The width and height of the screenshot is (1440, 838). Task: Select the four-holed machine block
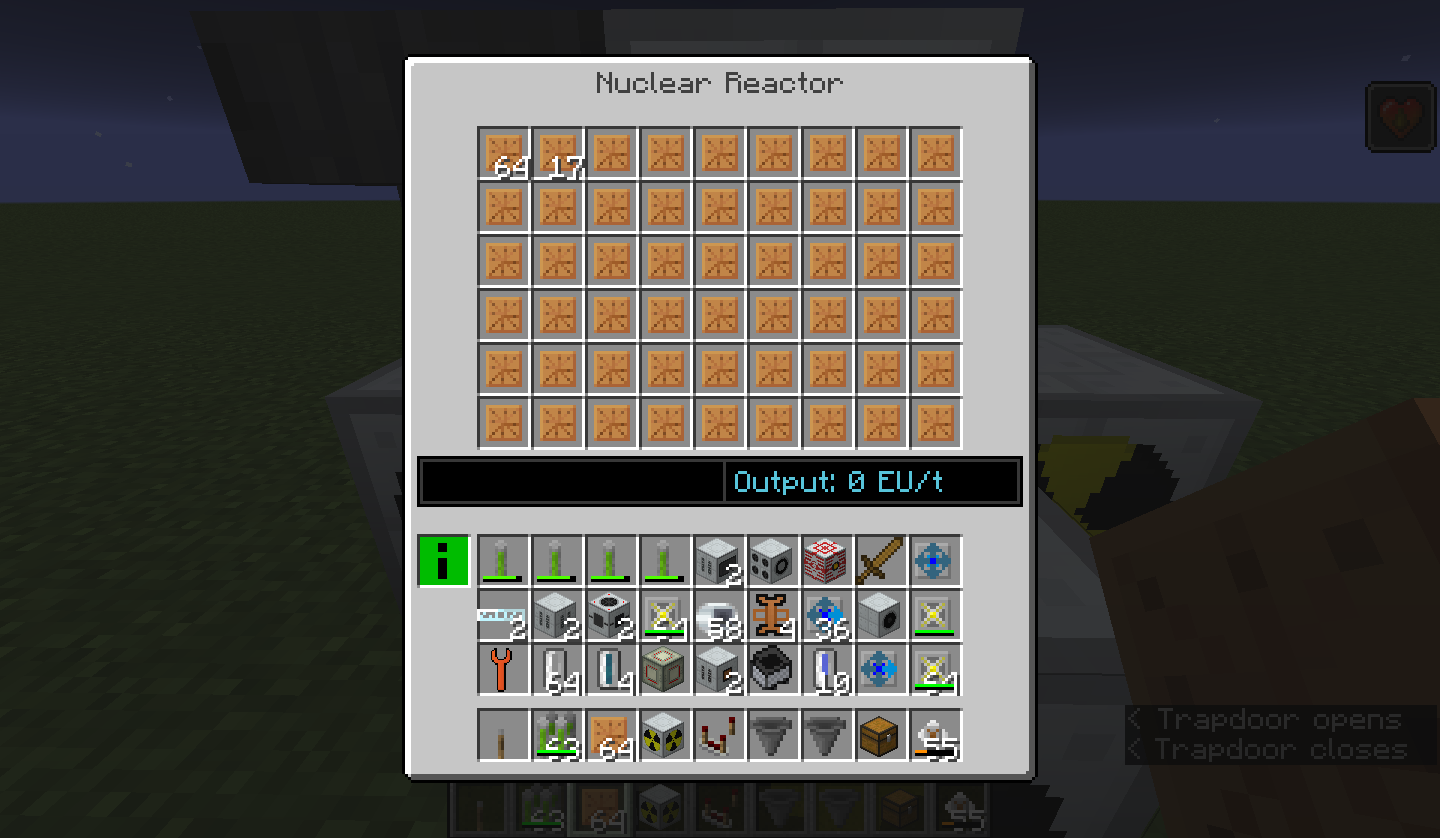773,560
